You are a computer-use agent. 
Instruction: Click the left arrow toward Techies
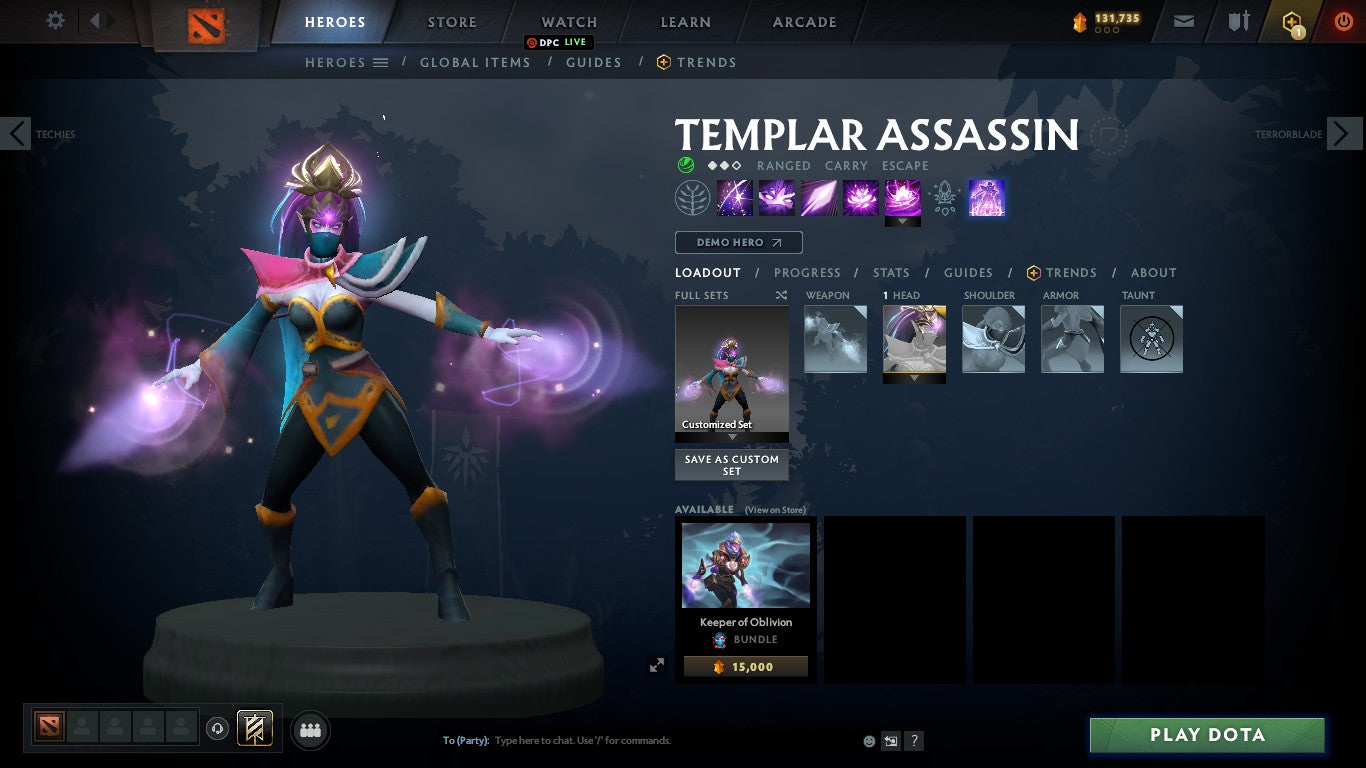point(16,133)
